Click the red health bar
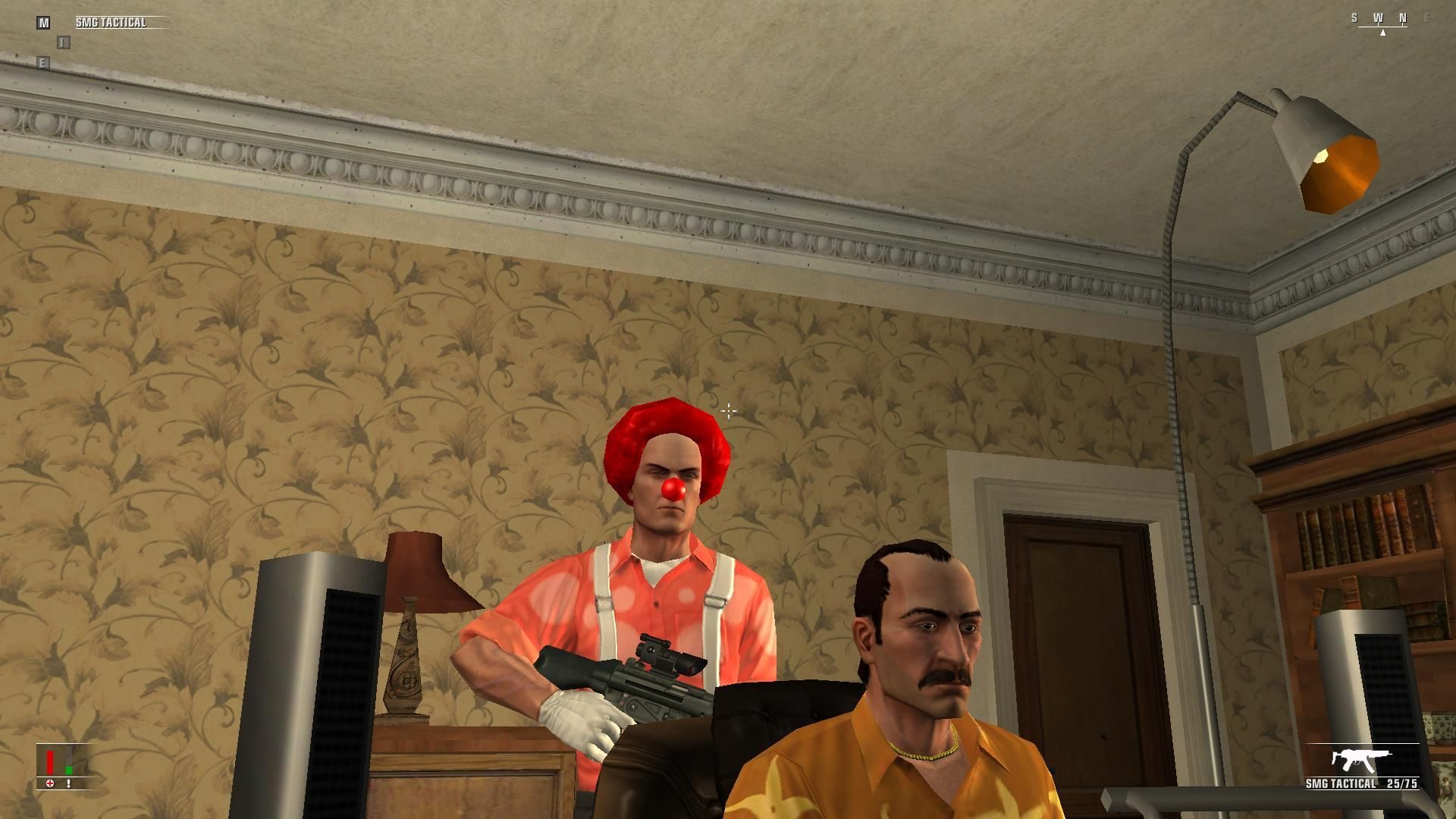The height and width of the screenshot is (819, 1456). click(x=50, y=761)
